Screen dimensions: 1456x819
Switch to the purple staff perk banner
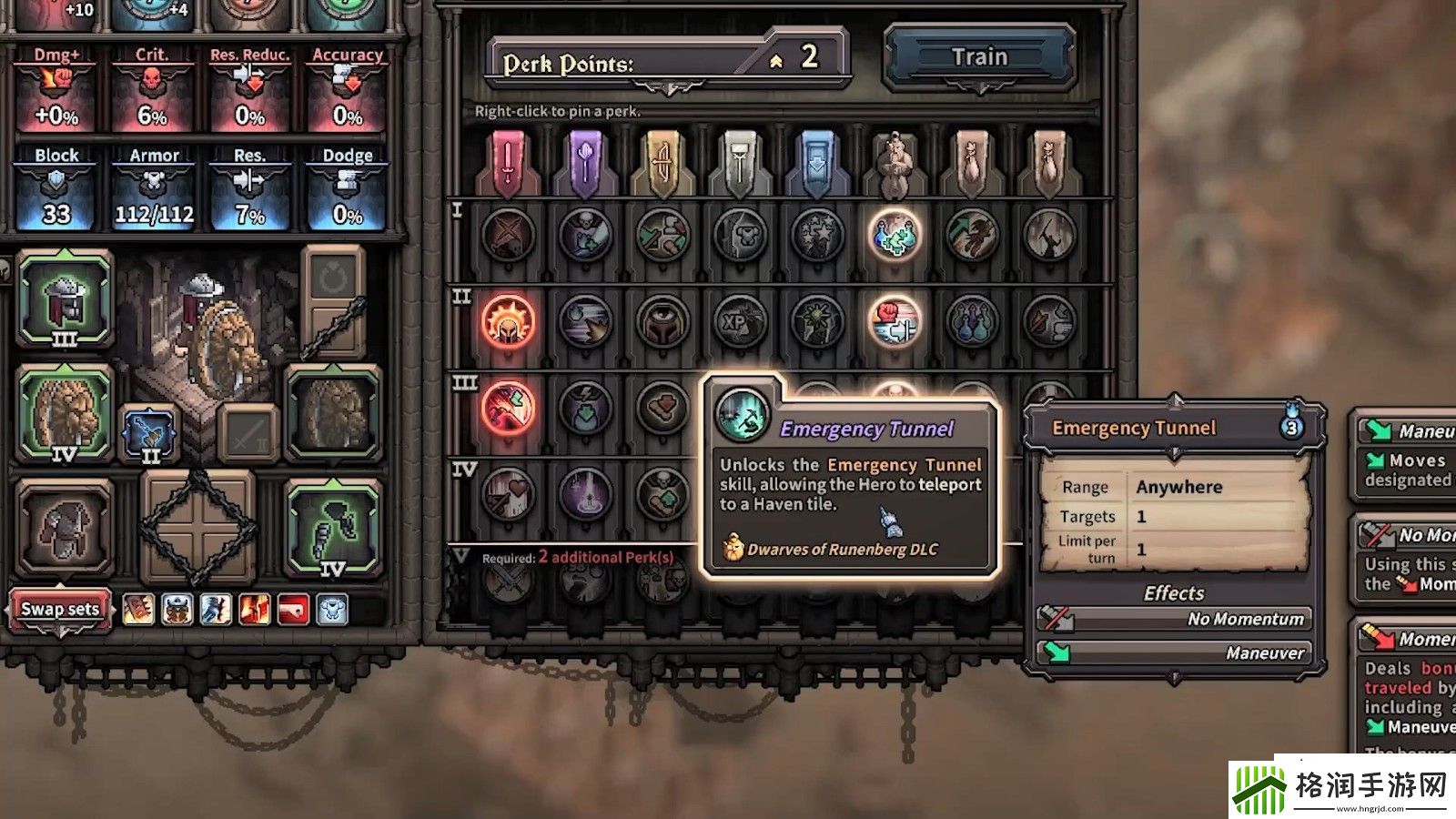tap(585, 164)
